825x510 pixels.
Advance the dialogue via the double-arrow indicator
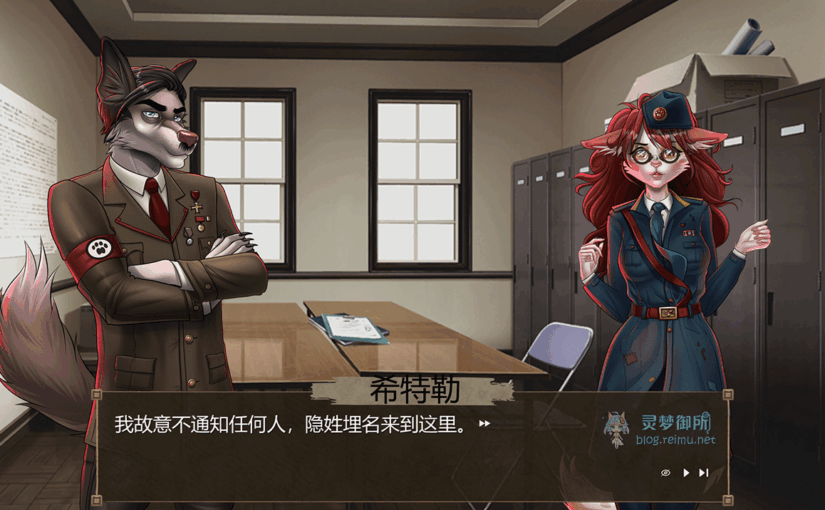point(485,424)
